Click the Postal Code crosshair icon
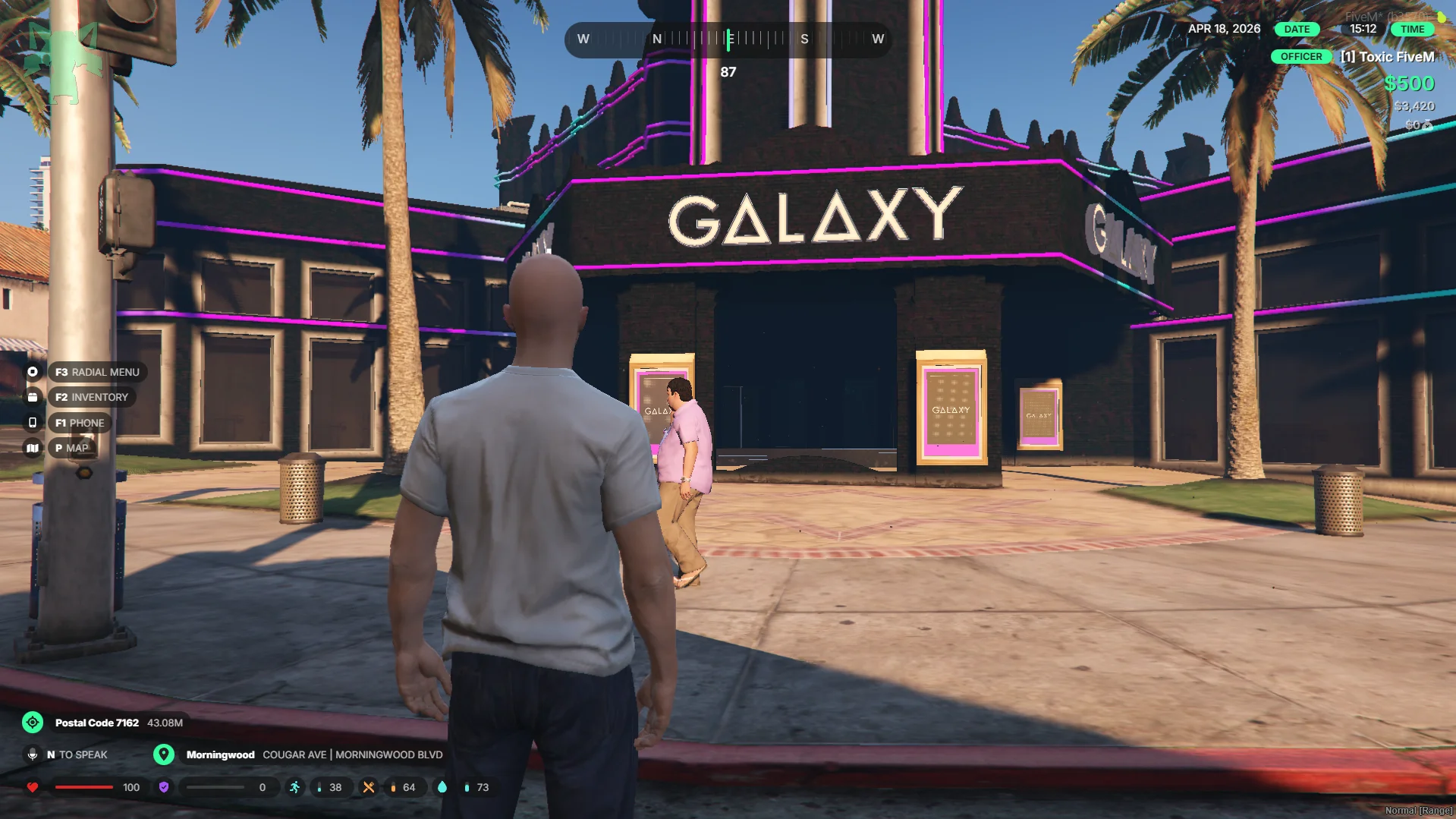This screenshot has height=819, width=1456. (33, 723)
